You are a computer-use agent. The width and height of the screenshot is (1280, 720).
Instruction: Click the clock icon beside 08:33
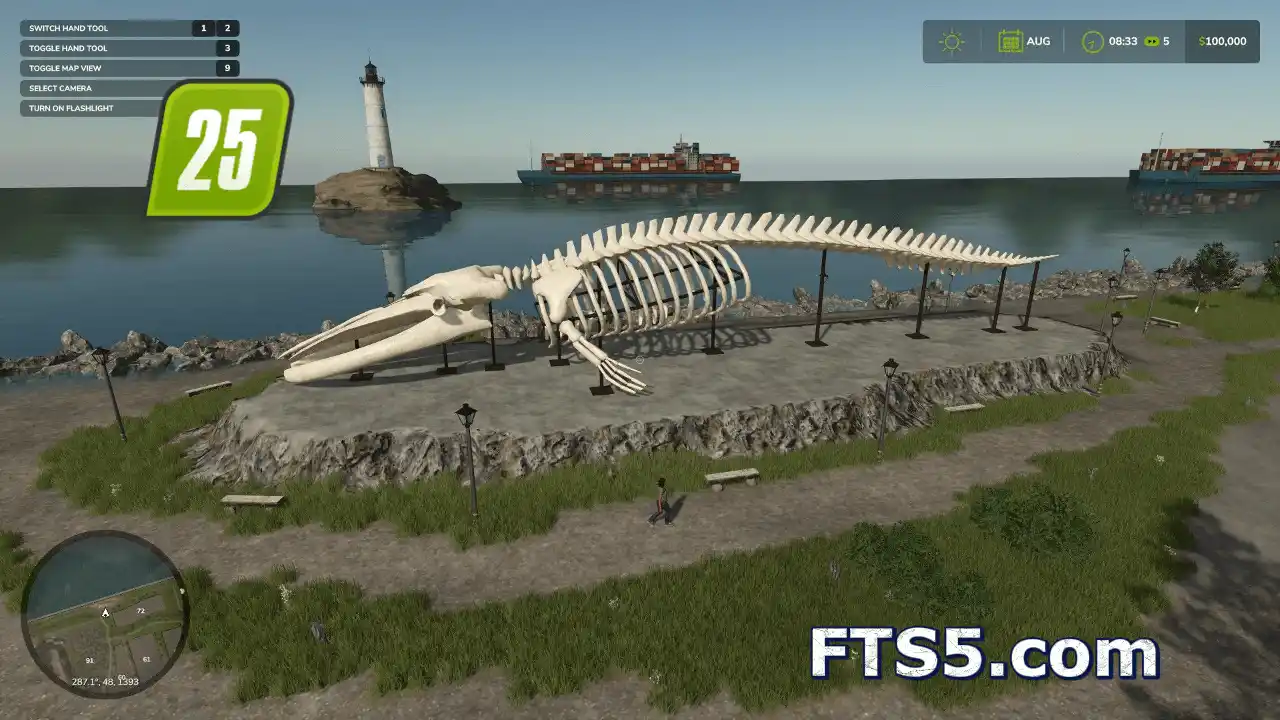[x=1093, y=42]
